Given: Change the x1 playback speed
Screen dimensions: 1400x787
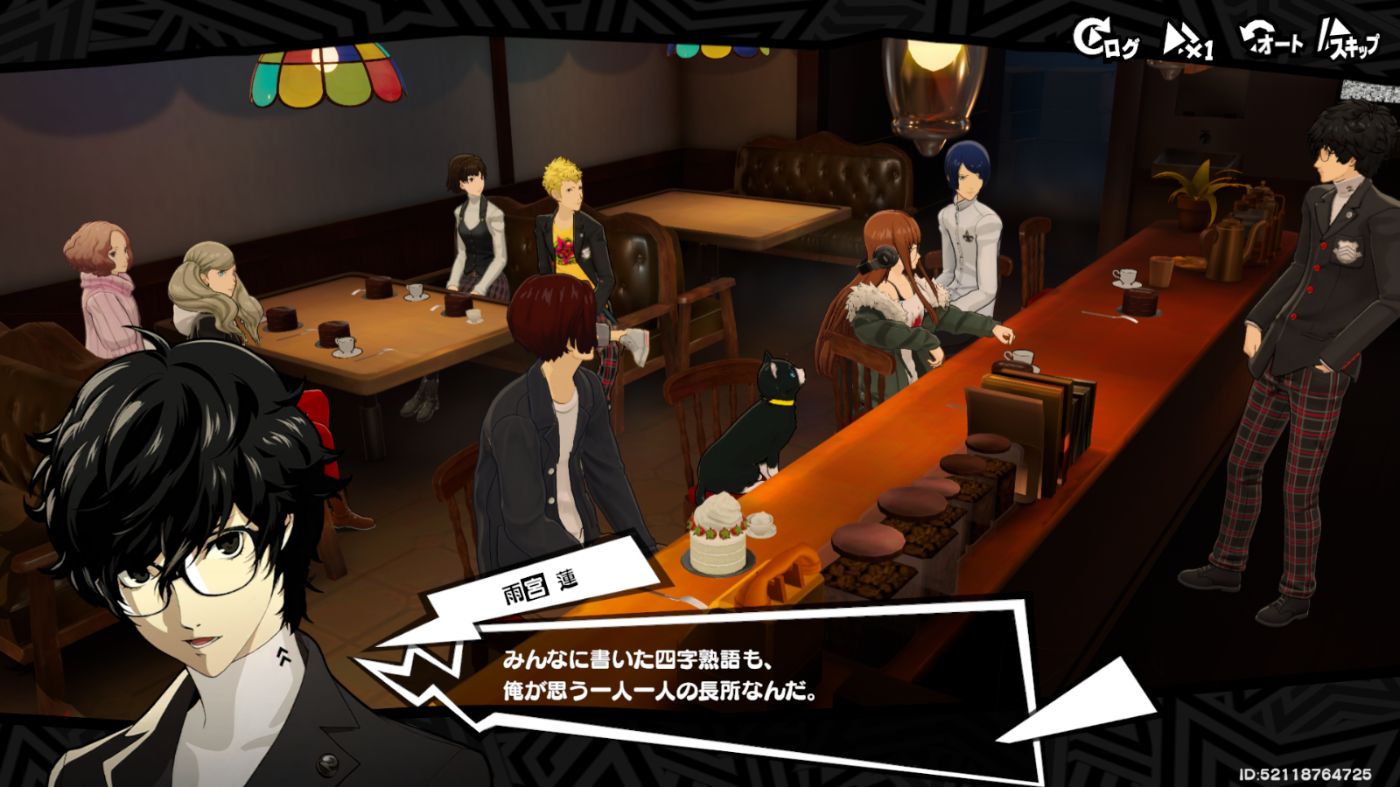Looking at the screenshot, I should (x=1188, y=42).
